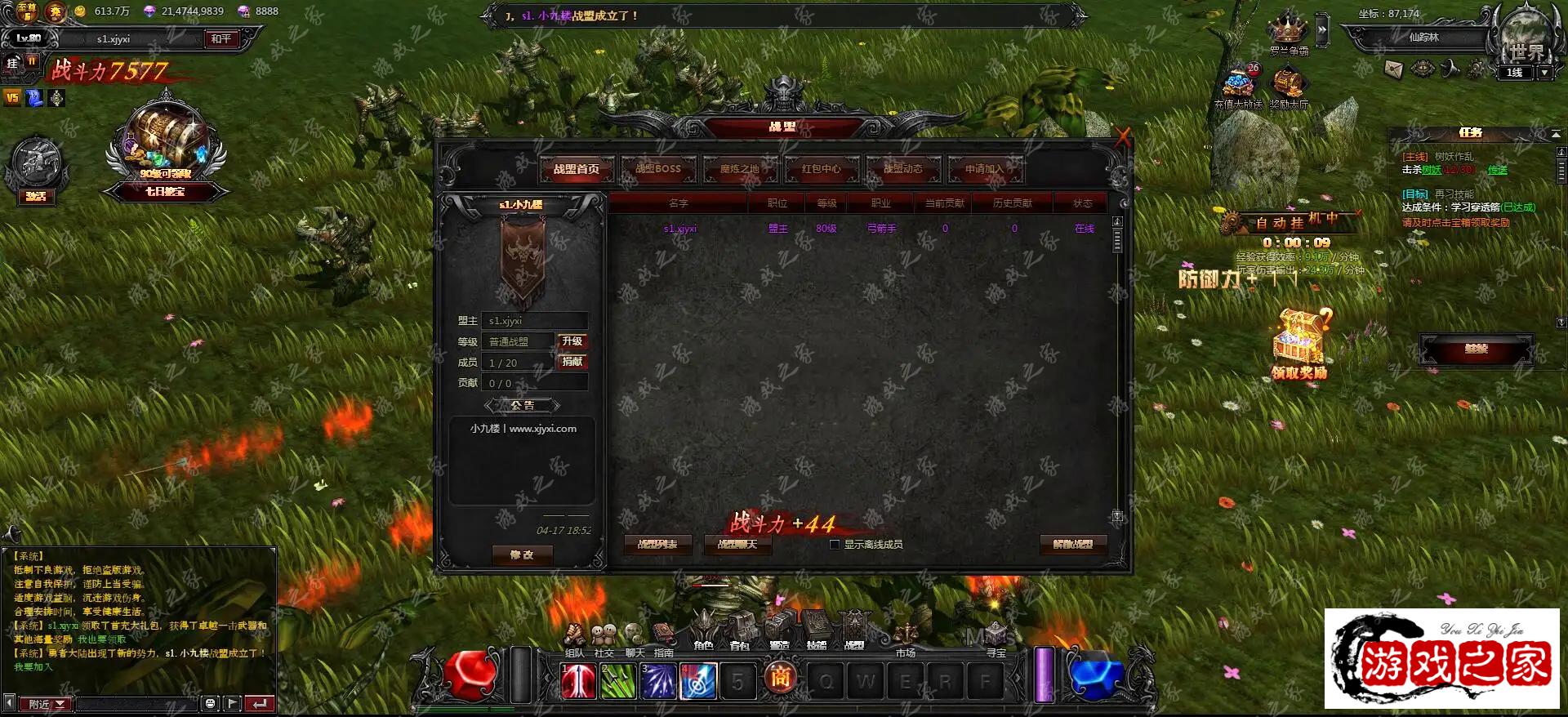Click the 解散战盟 disband button
The image size is (1568, 717).
point(1073,545)
